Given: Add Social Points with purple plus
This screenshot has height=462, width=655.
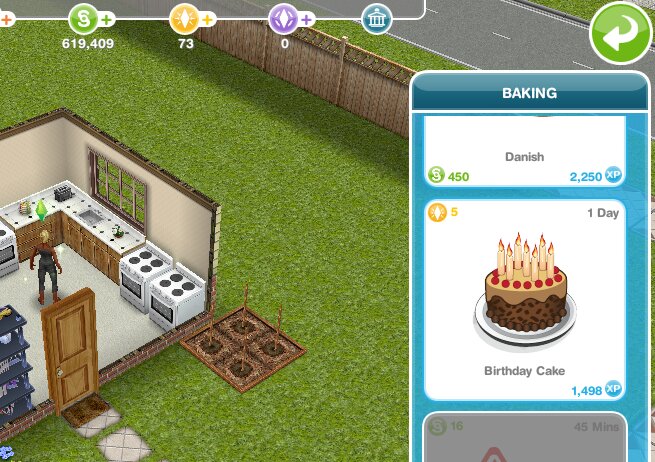Looking at the screenshot, I should 307,19.
